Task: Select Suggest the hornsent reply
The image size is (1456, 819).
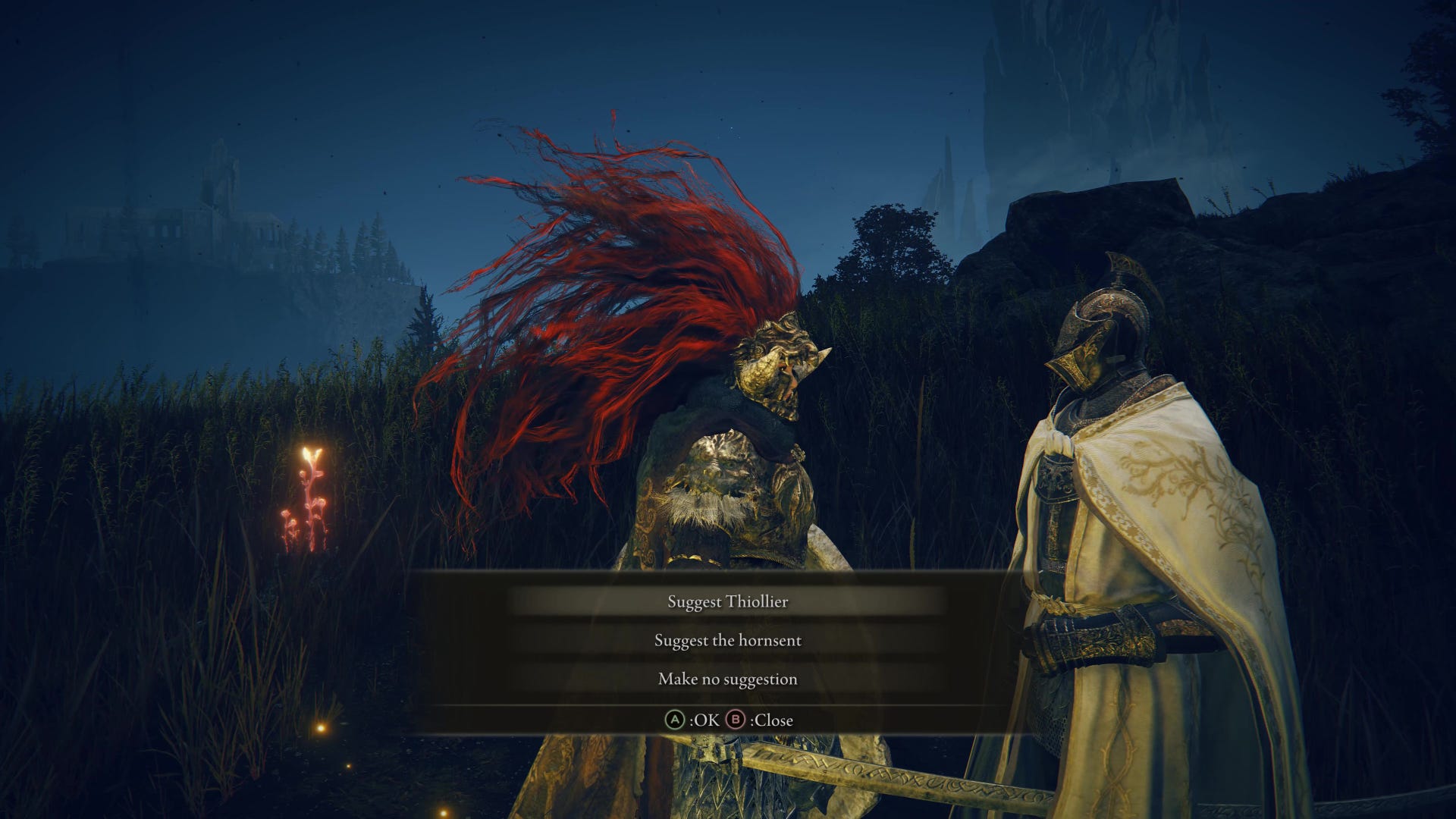Action: pos(727,641)
